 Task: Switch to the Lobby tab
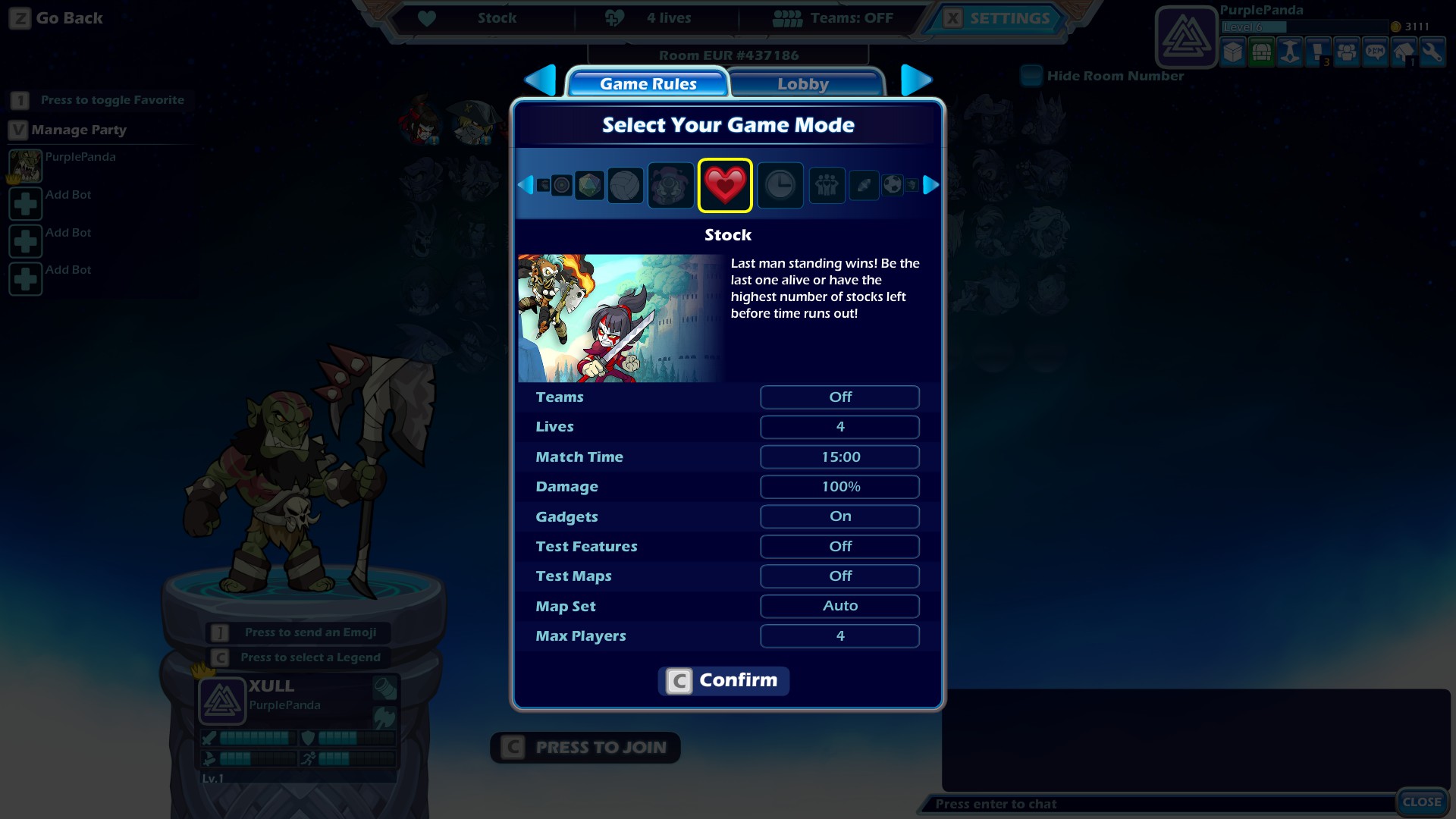point(803,84)
